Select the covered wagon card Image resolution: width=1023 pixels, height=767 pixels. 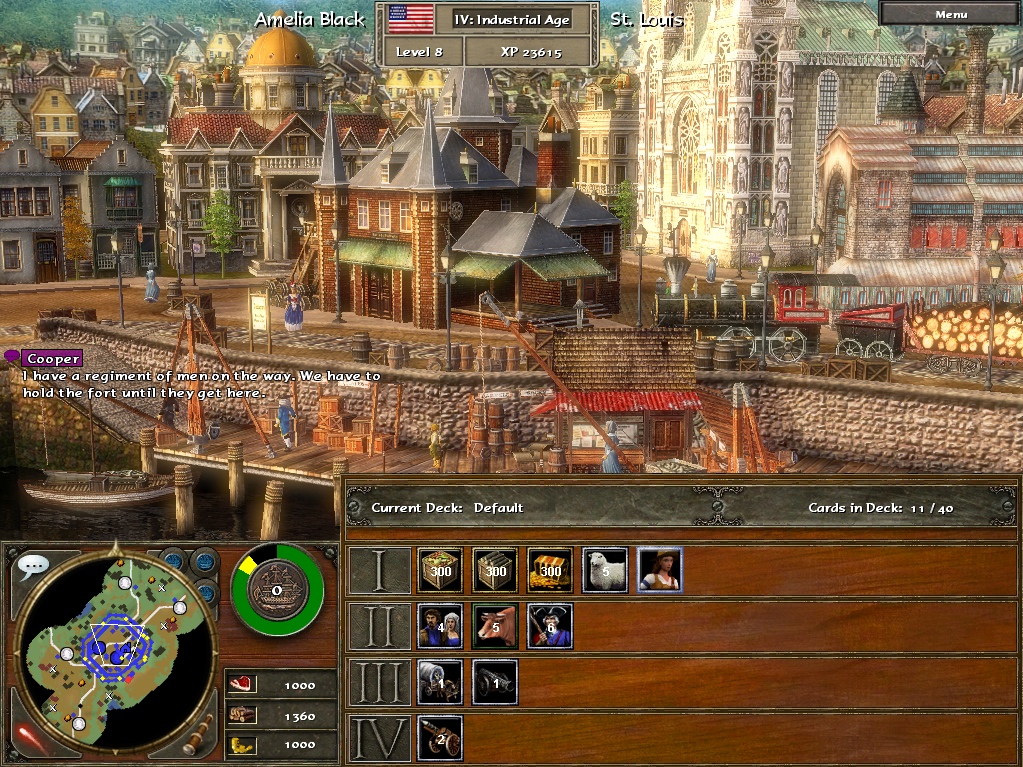pos(440,682)
